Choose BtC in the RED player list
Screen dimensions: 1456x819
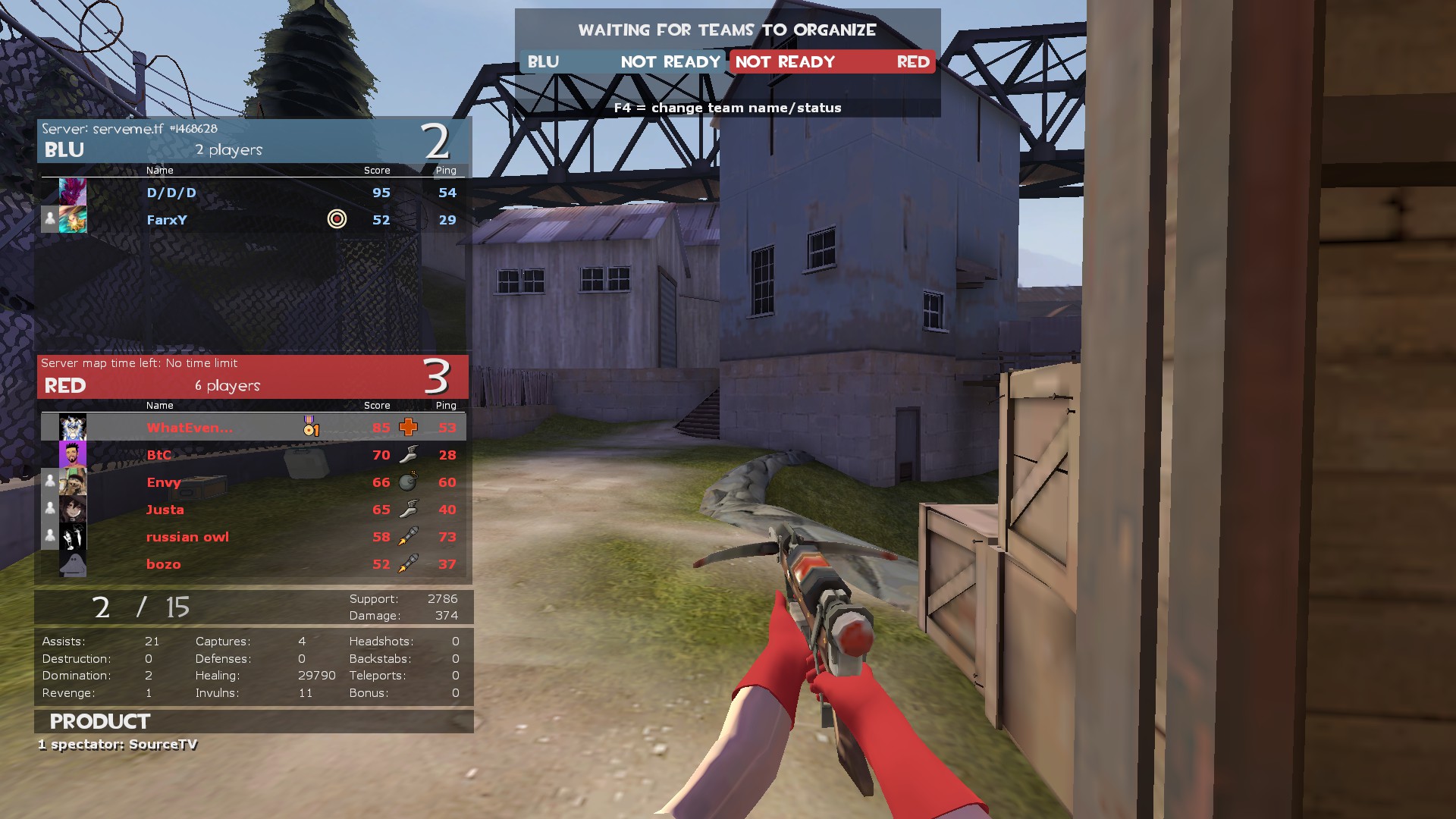pos(158,455)
